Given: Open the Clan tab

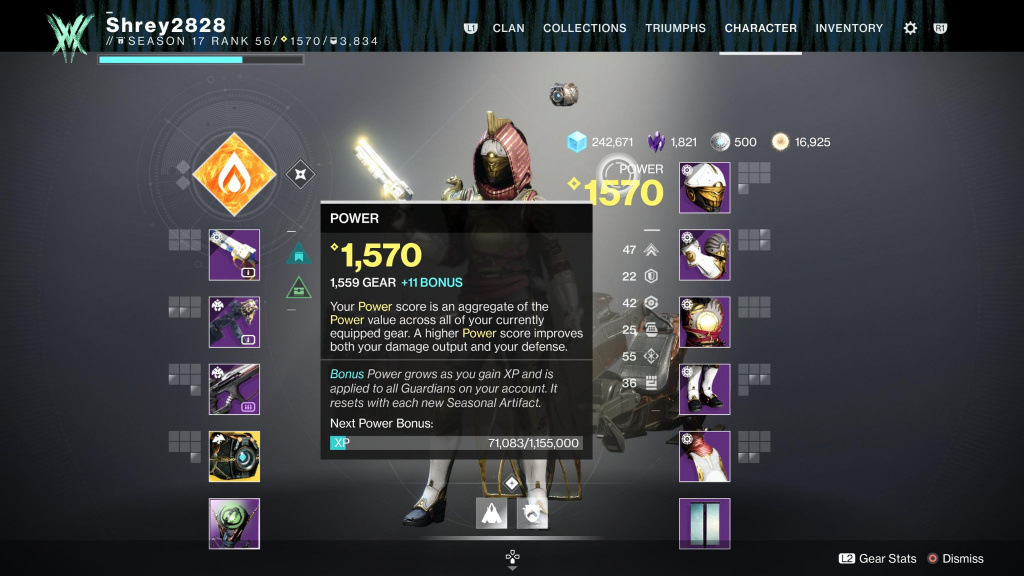Looking at the screenshot, I should click(x=508, y=28).
